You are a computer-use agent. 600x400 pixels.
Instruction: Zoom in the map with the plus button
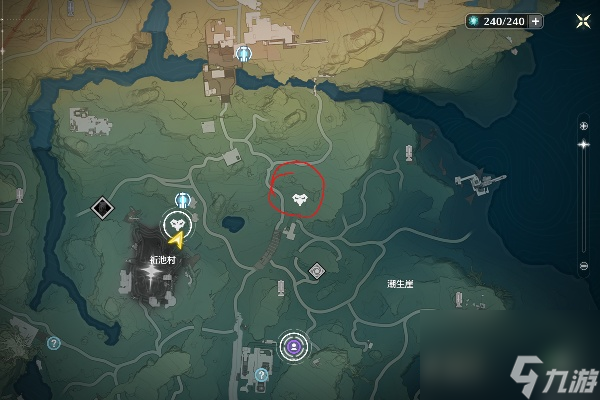[584, 125]
